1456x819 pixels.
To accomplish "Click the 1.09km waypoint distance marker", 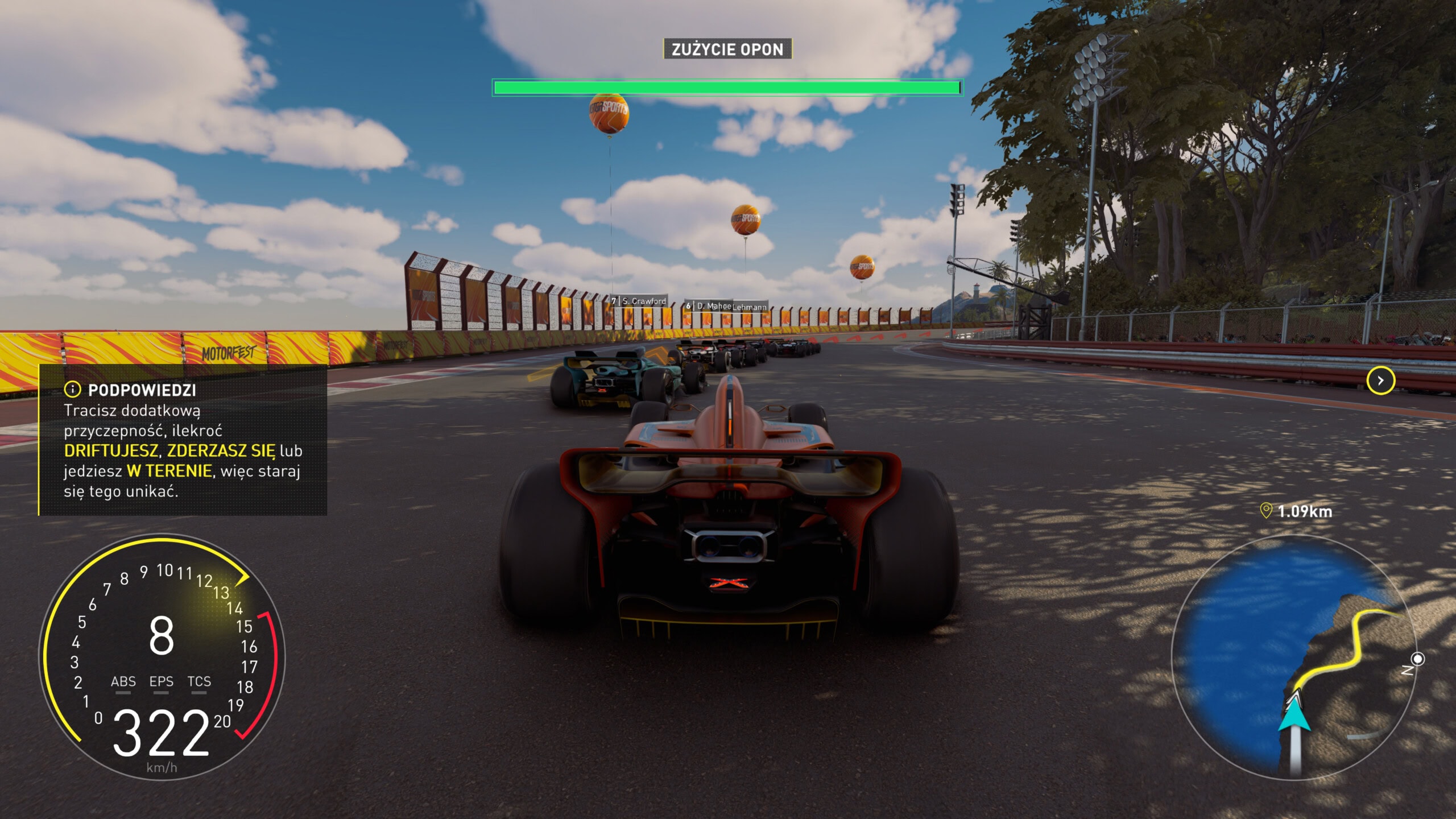I will pos(1296,511).
